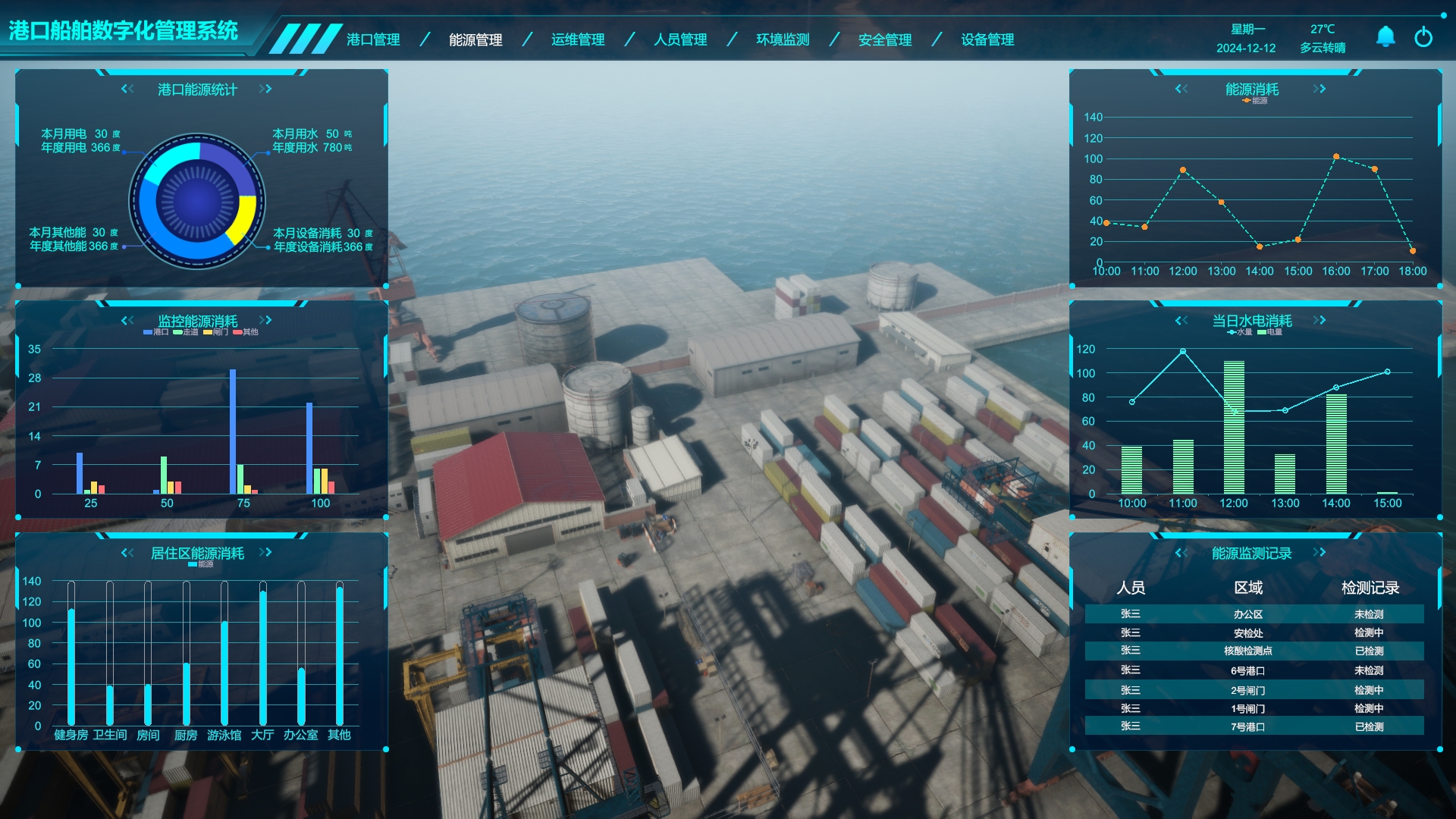
Task: Select the 7号港口 record row
Action: pyautogui.click(x=1254, y=726)
